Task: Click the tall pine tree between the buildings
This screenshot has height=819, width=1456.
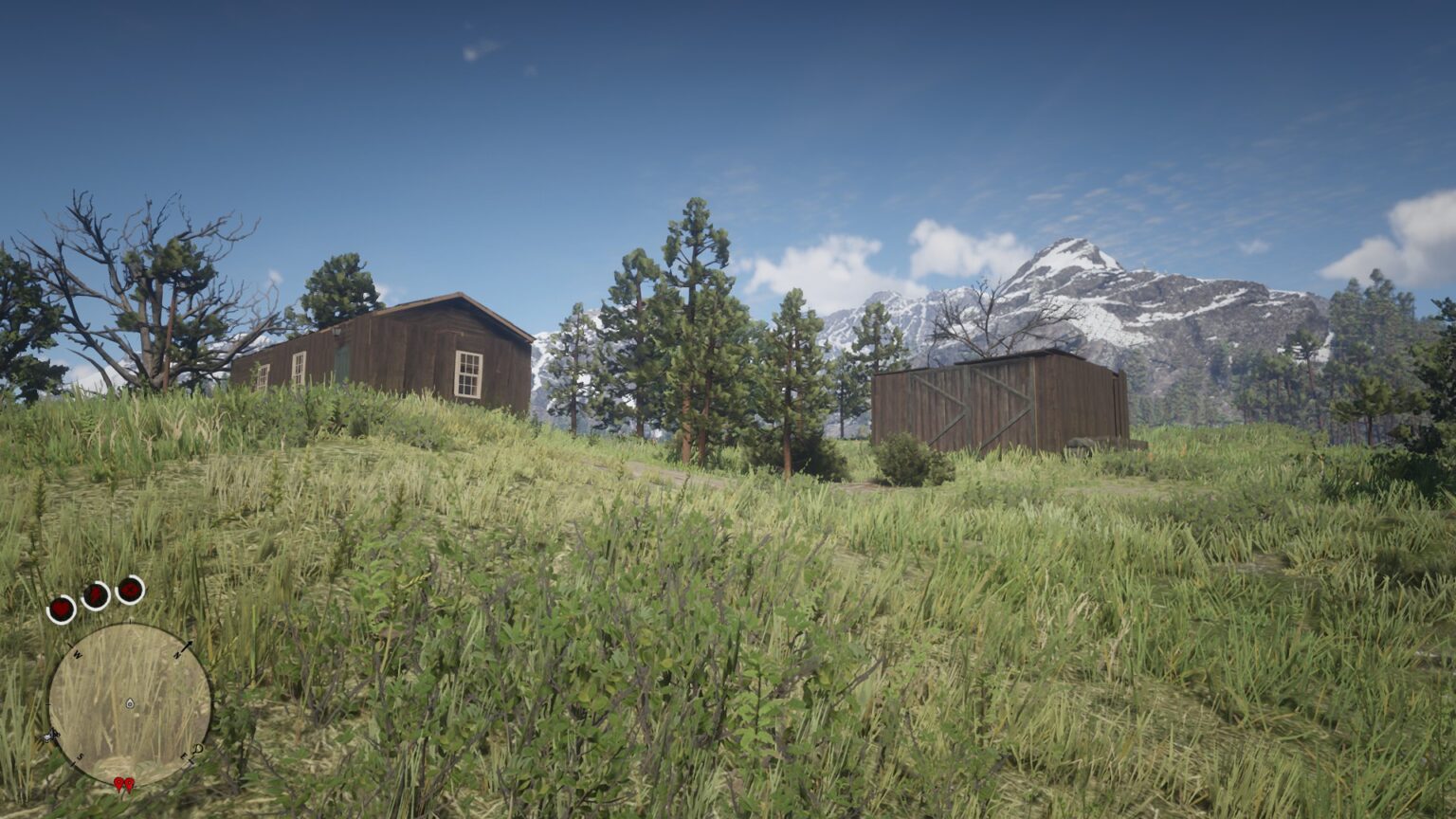Action: pos(692,313)
